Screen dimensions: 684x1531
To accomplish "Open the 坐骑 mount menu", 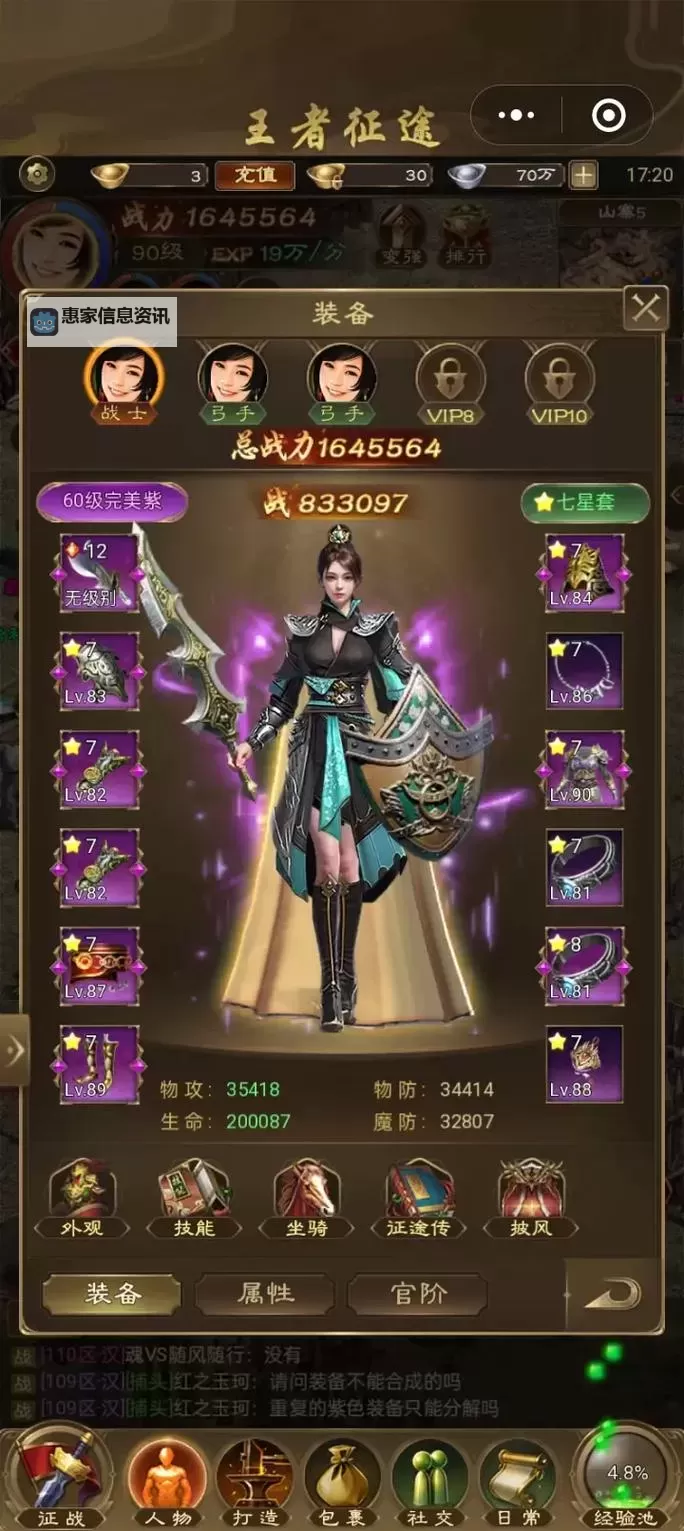I will [307, 1199].
